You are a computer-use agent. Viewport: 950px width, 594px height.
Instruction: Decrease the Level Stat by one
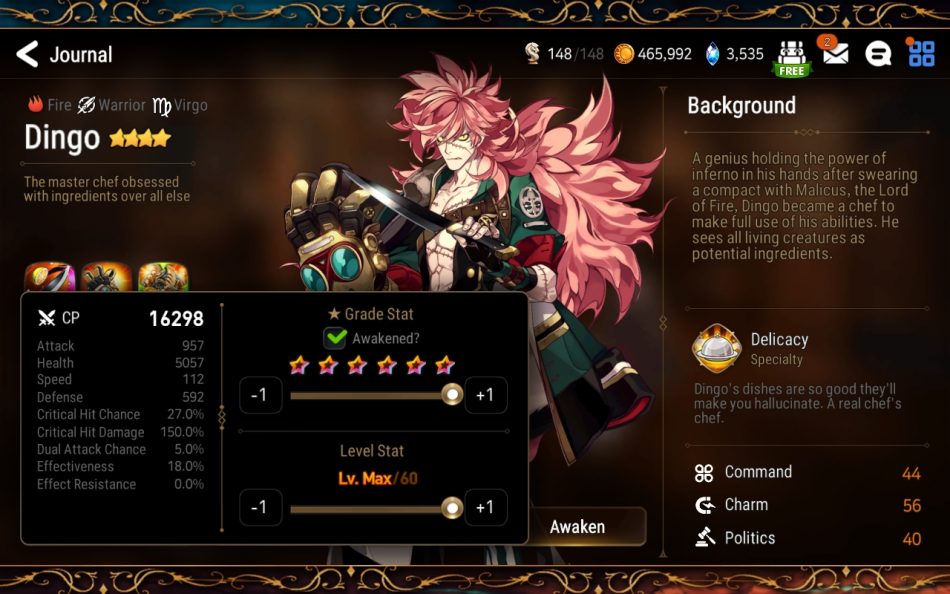tap(259, 507)
